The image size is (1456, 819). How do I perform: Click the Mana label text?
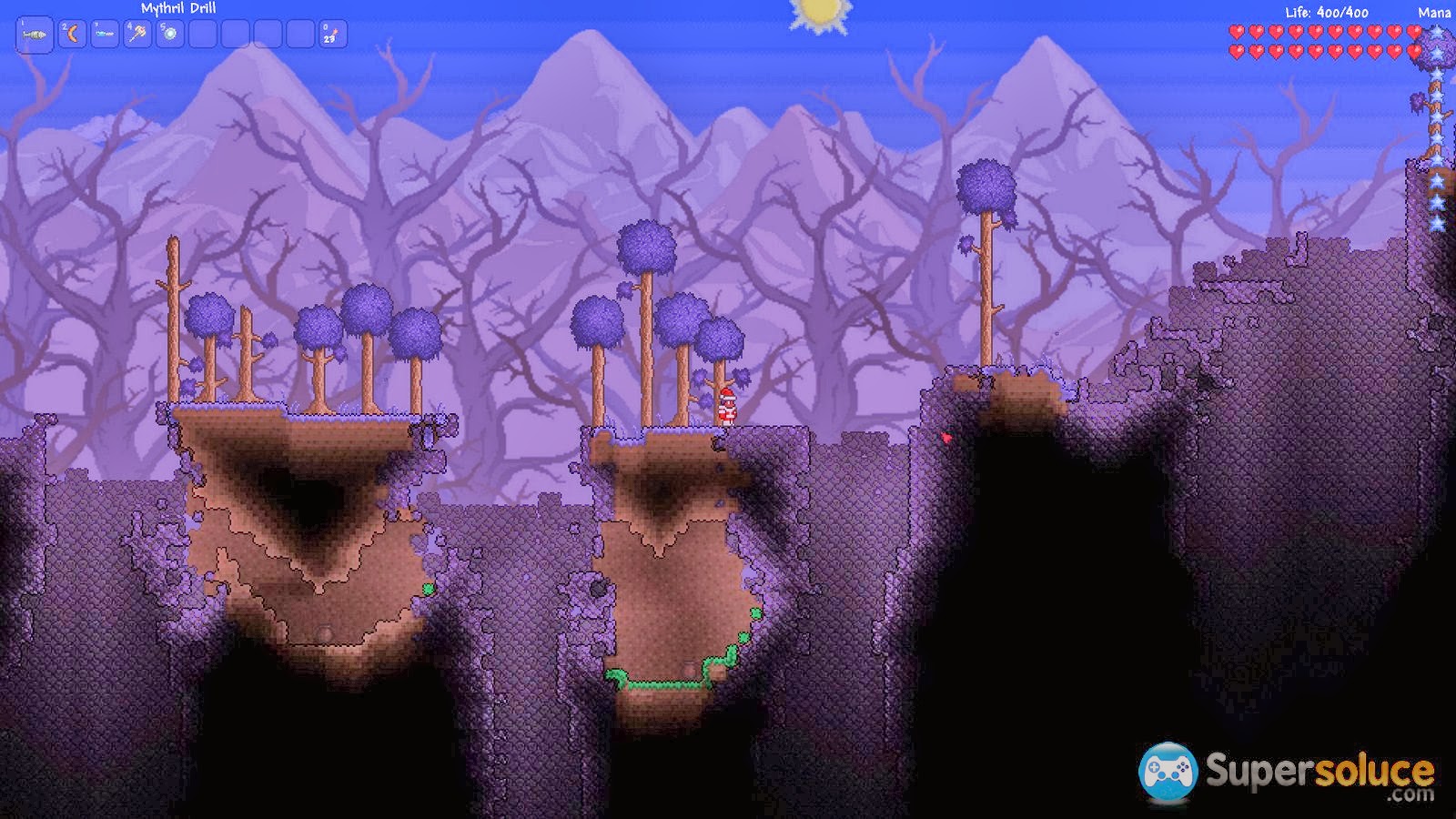pos(1435,13)
